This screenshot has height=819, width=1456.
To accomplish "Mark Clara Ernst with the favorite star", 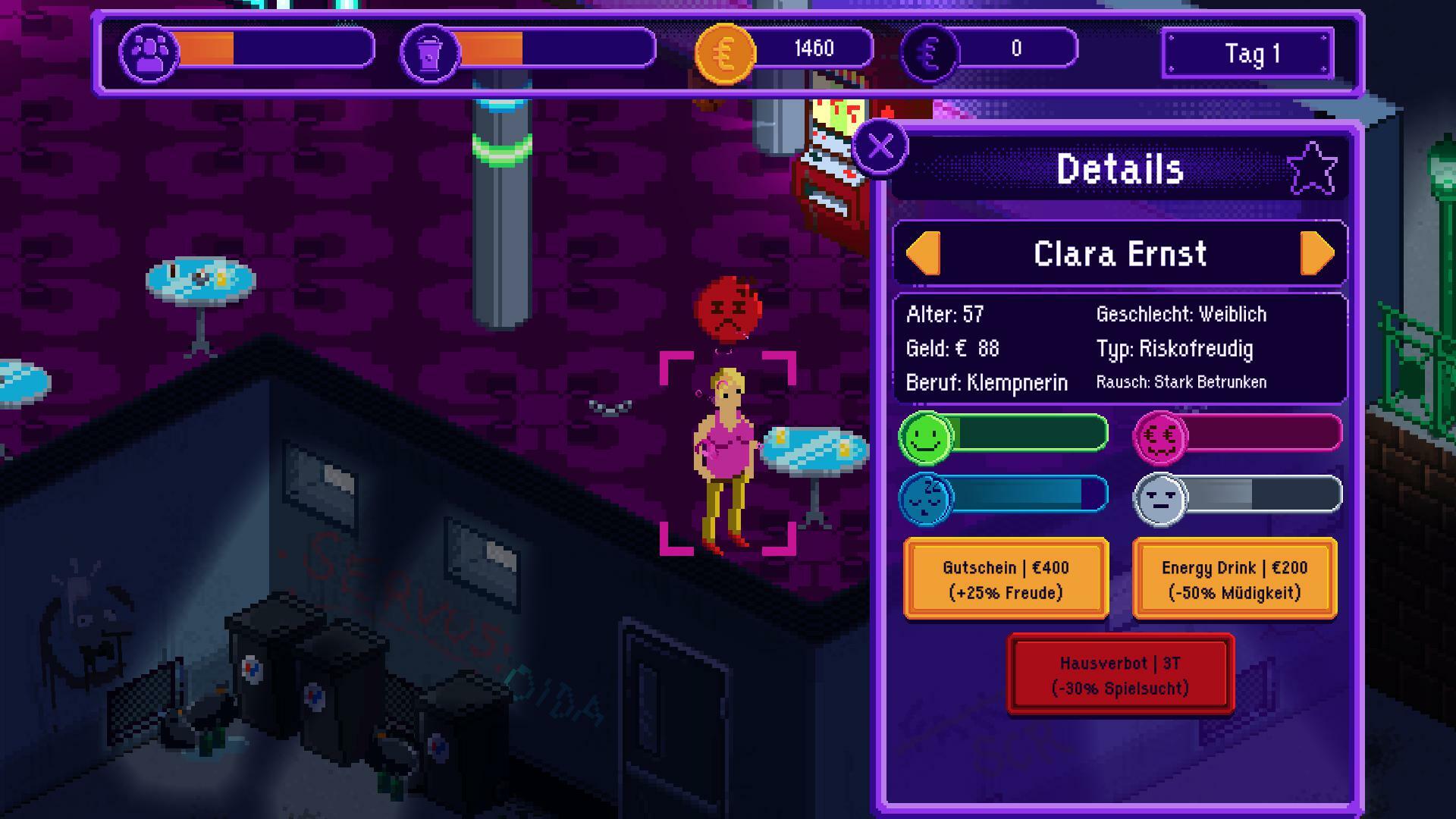I will (1312, 168).
